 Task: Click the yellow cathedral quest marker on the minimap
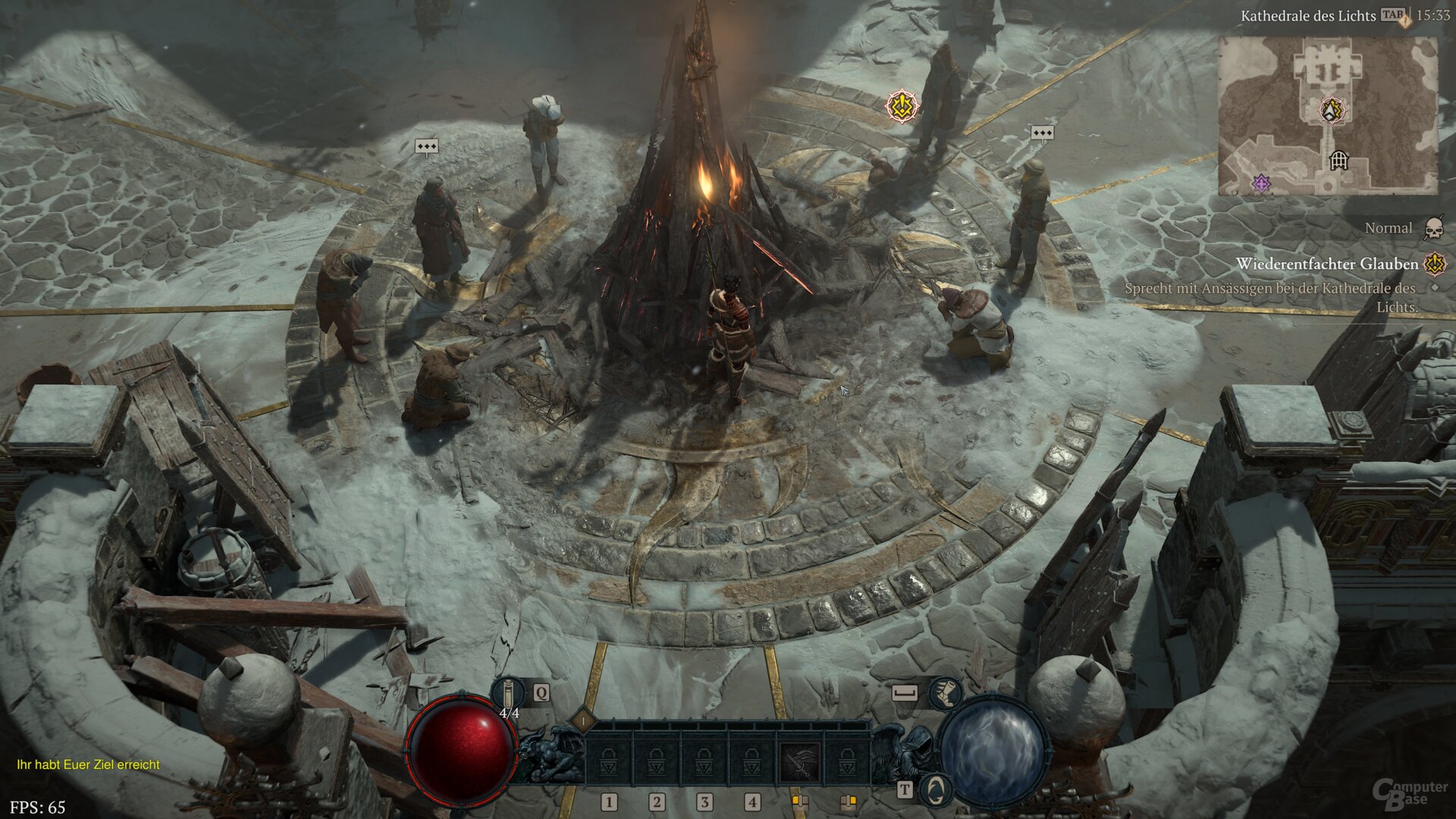tap(1332, 111)
